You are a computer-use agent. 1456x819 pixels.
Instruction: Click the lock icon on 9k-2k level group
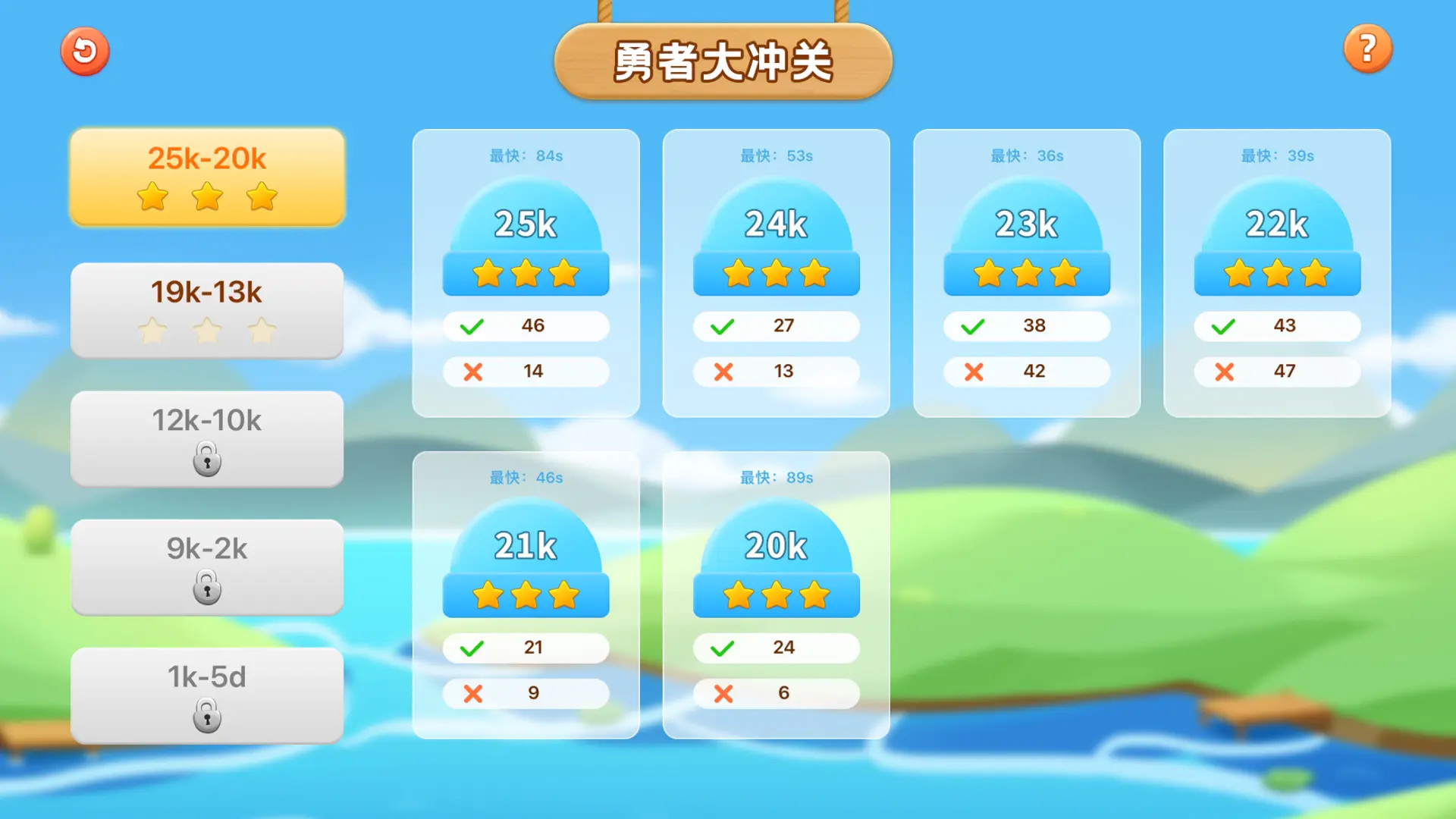[x=206, y=588]
